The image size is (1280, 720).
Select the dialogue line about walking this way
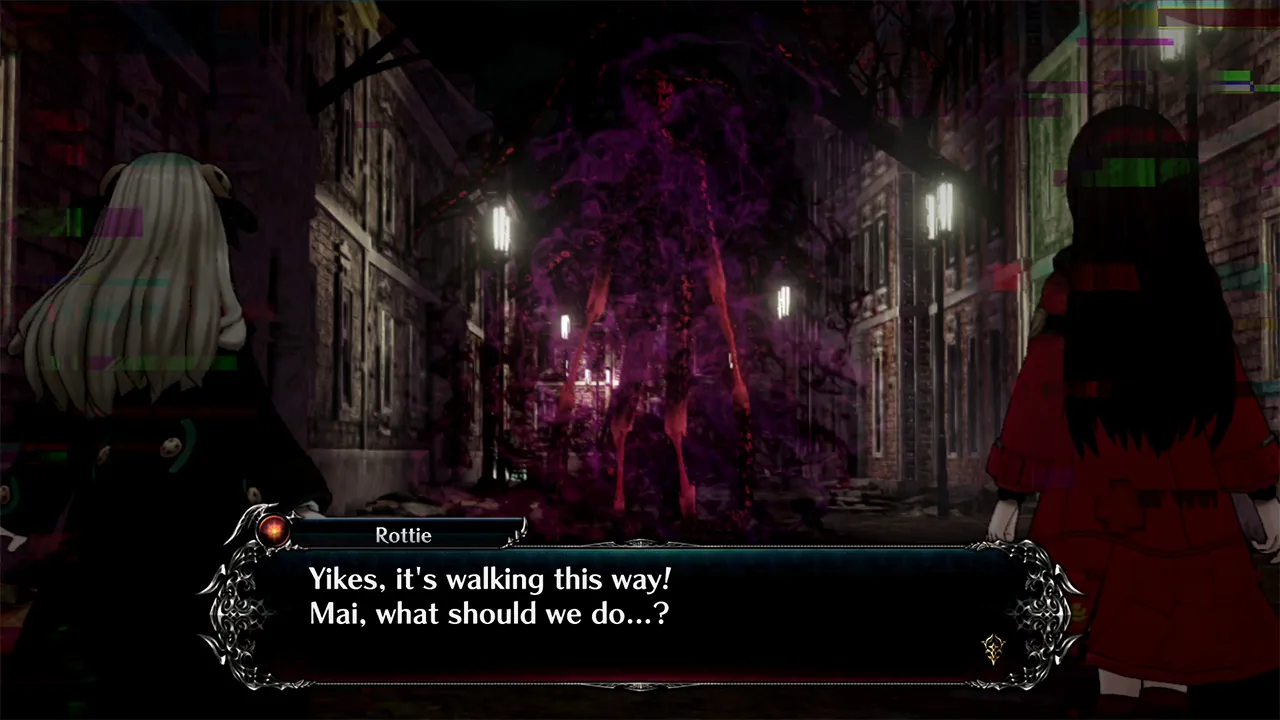coord(486,579)
